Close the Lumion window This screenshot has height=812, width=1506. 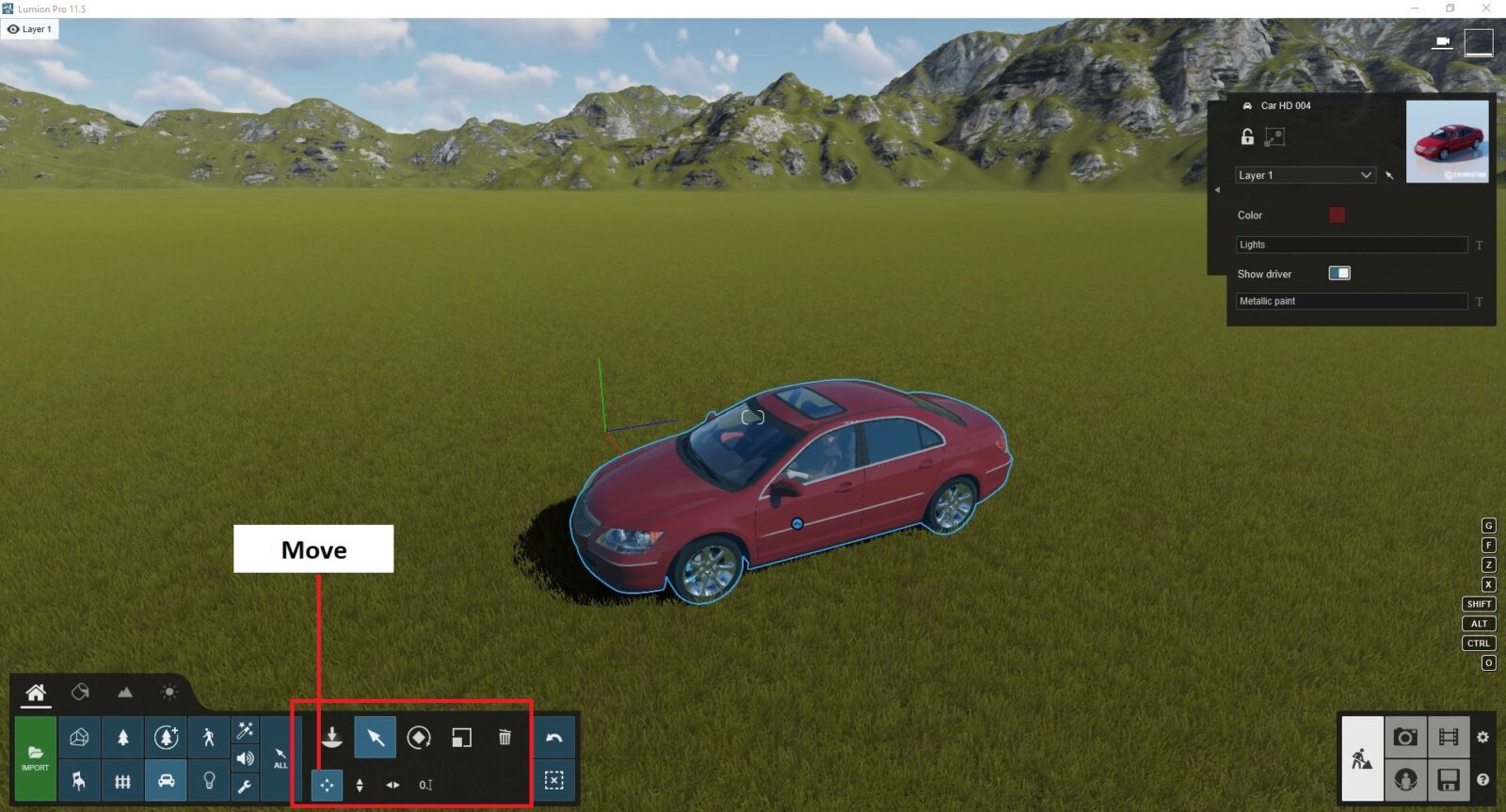pos(1486,8)
